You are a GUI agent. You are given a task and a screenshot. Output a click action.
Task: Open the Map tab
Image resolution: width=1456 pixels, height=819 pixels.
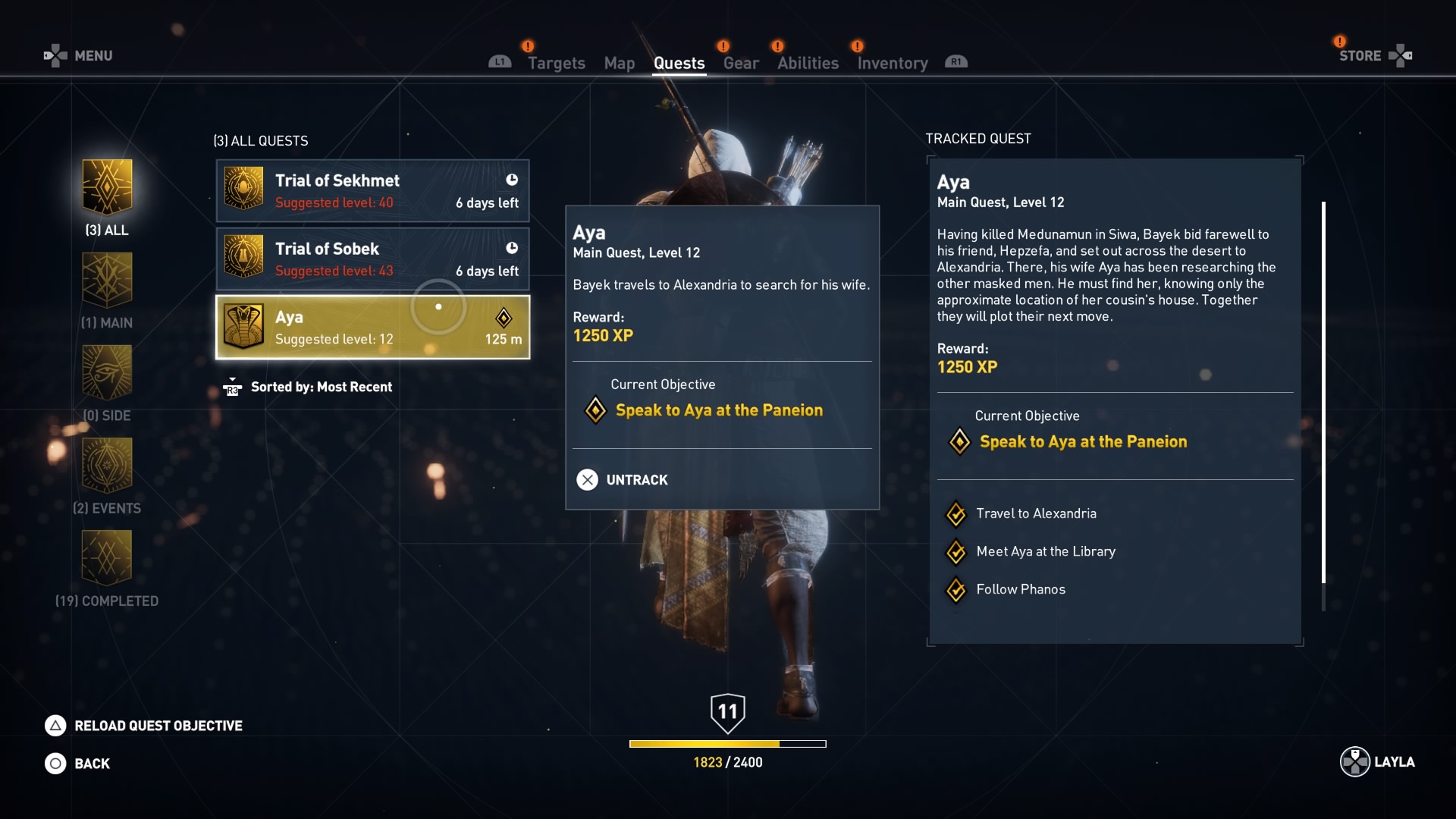[x=619, y=63]
